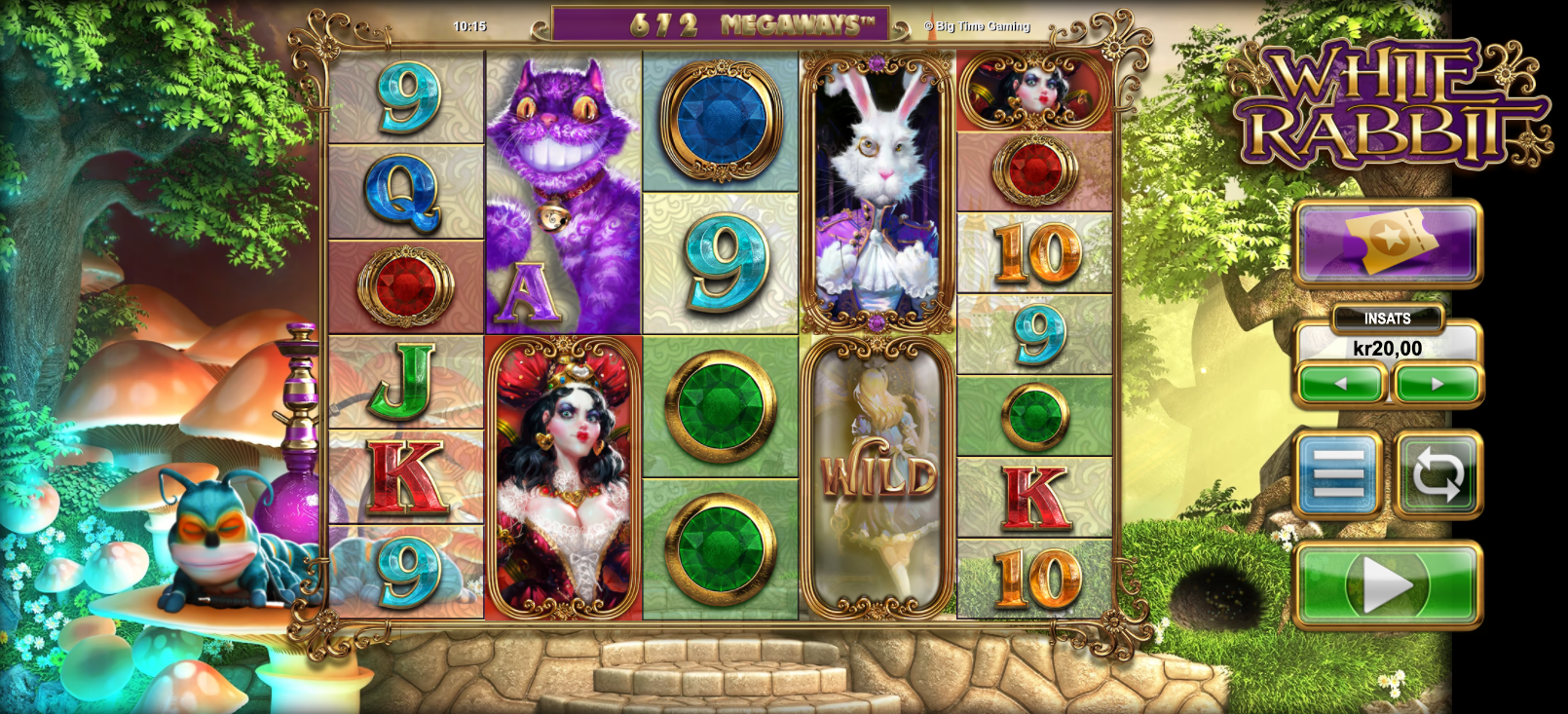Click the kr20,00 bet amount field
Screen dimensions: 1568x714
[x=1386, y=347]
